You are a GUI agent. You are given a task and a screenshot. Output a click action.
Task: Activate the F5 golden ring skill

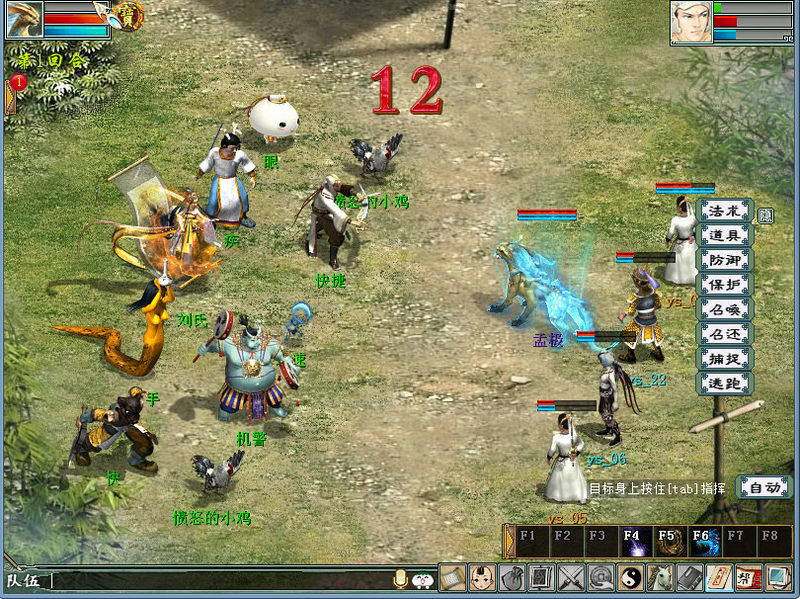point(666,542)
